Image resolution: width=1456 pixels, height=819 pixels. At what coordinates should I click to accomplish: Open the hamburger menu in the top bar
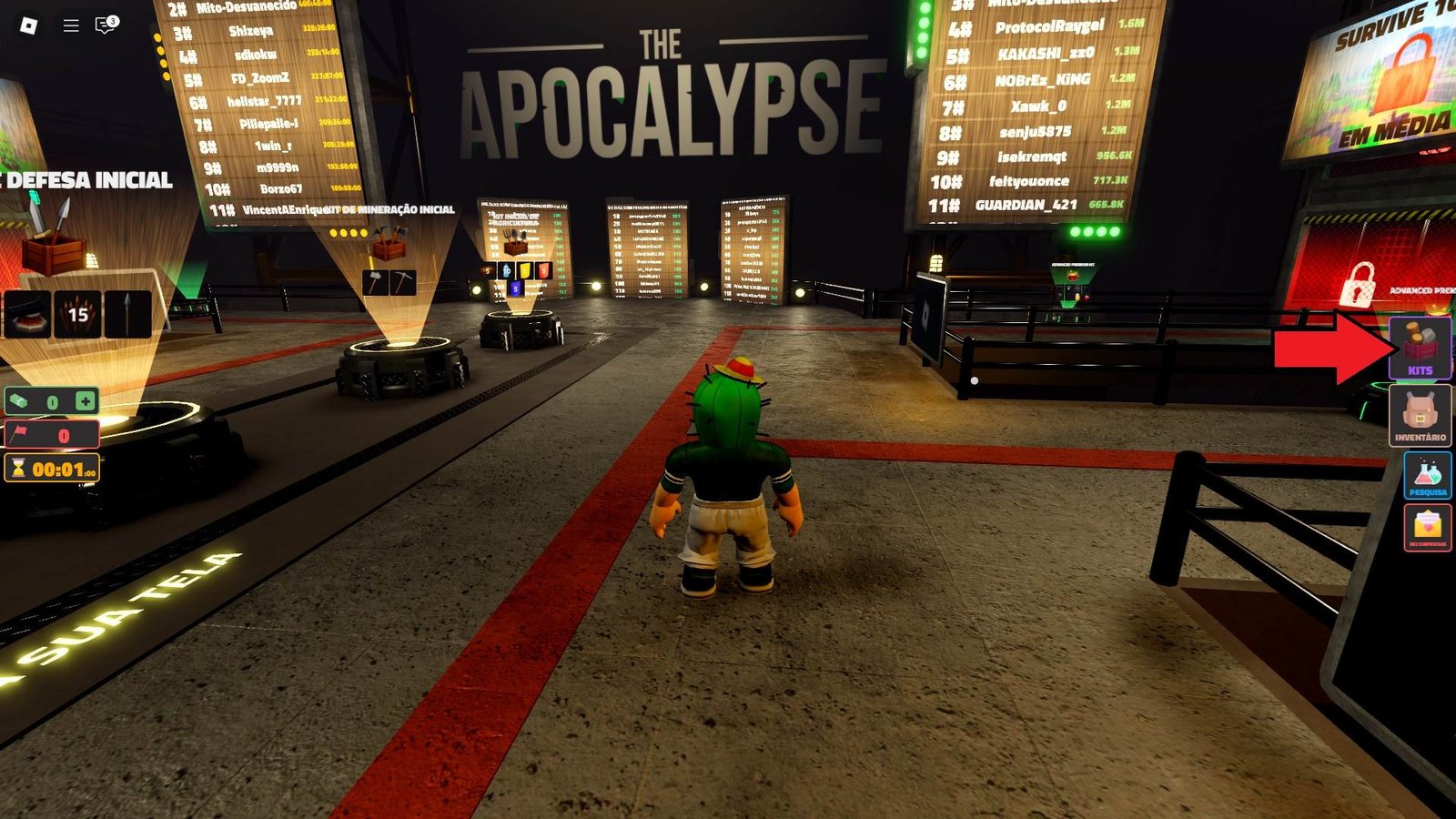(x=71, y=25)
